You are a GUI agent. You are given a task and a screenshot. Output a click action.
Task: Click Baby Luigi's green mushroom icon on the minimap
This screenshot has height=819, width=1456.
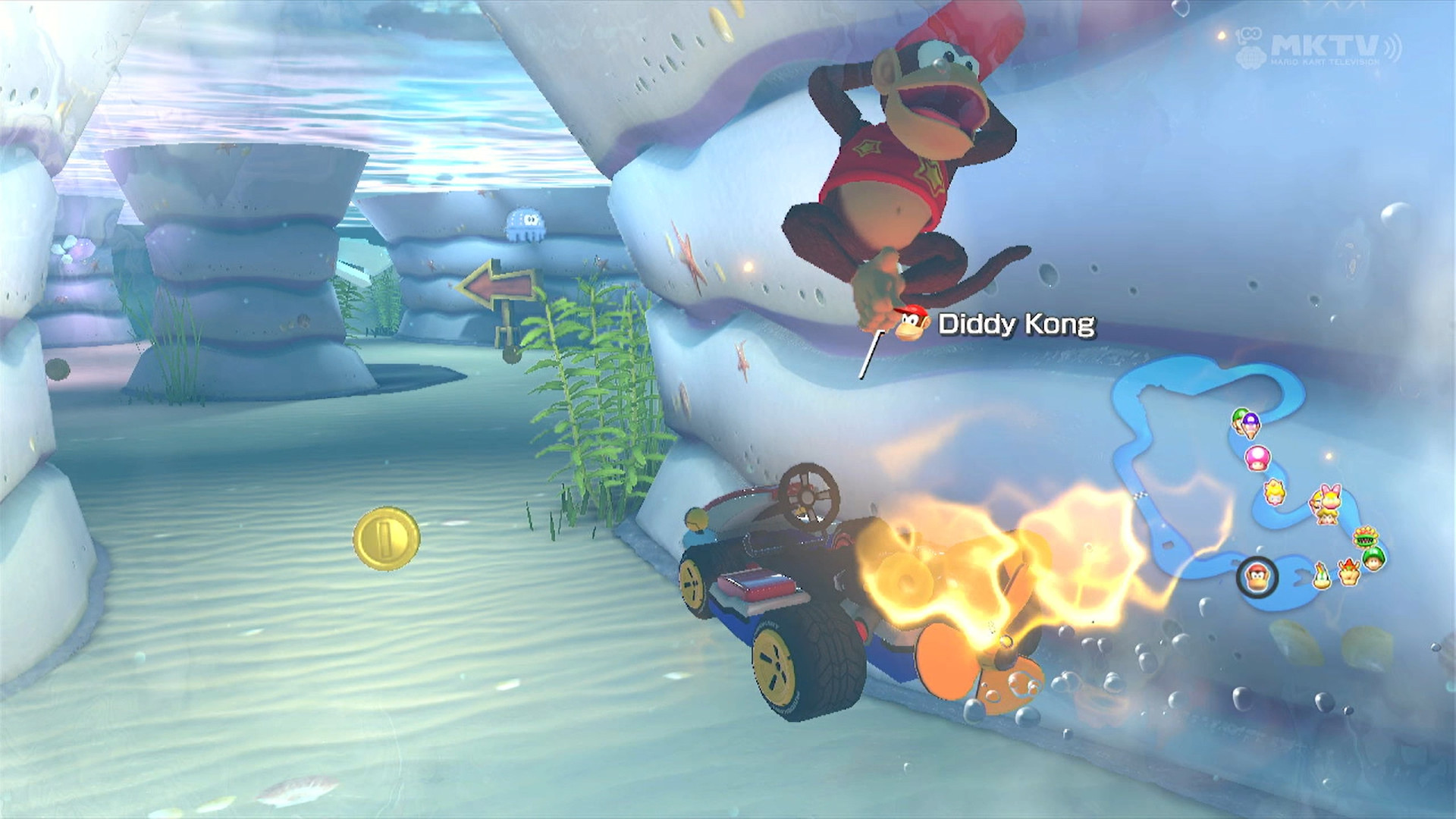pyautogui.click(x=1373, y=560)
